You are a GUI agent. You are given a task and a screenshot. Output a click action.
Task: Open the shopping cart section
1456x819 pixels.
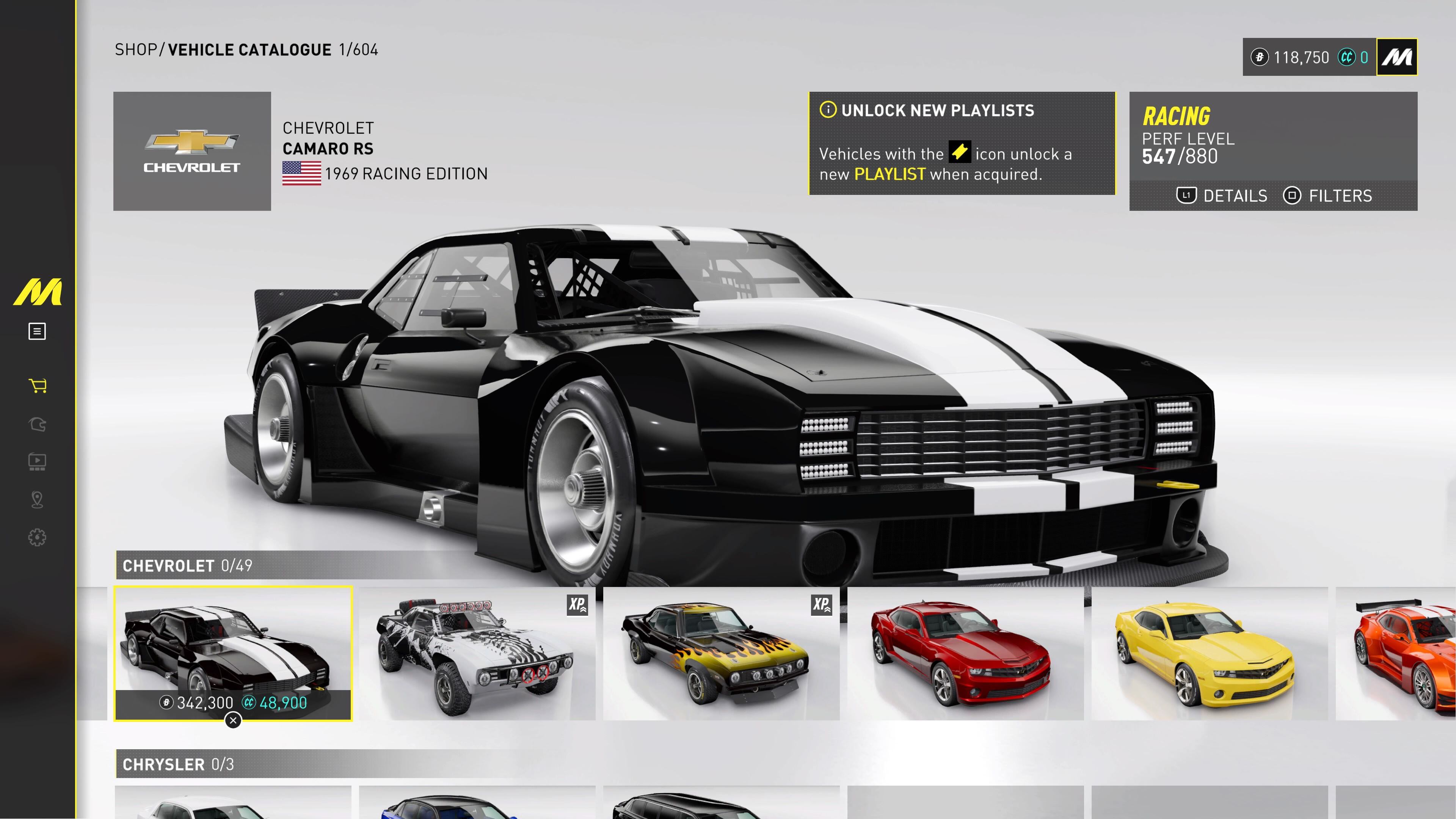[37, 386]
